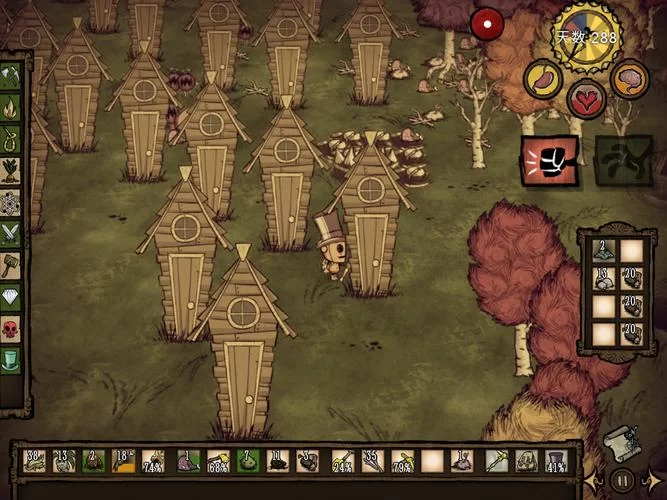Open the green top hat Dress tab
Screen dimensions: 667x500
pos(11,359)
